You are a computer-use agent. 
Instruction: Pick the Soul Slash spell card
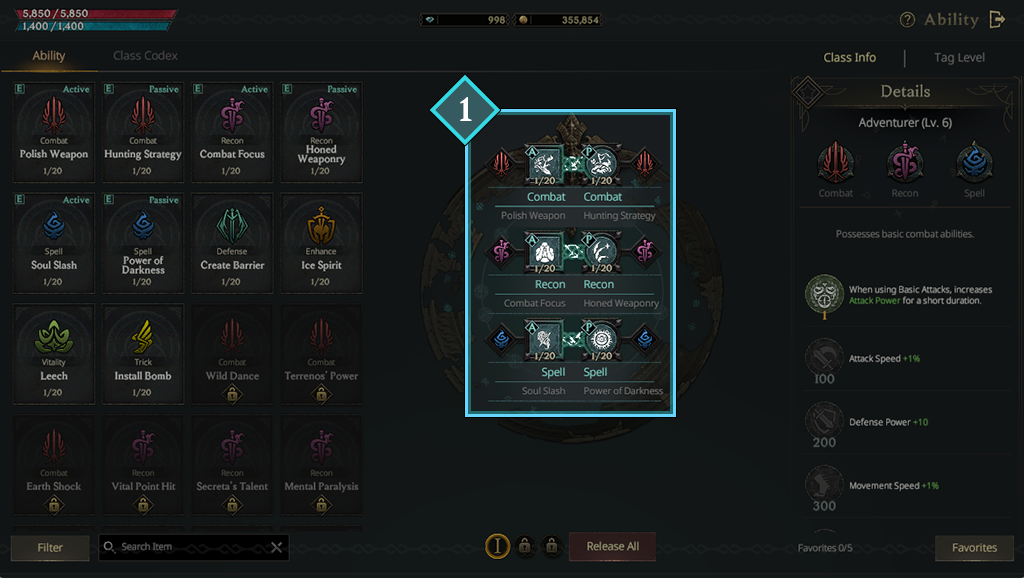pyautogui.click(x=54, y=243)
